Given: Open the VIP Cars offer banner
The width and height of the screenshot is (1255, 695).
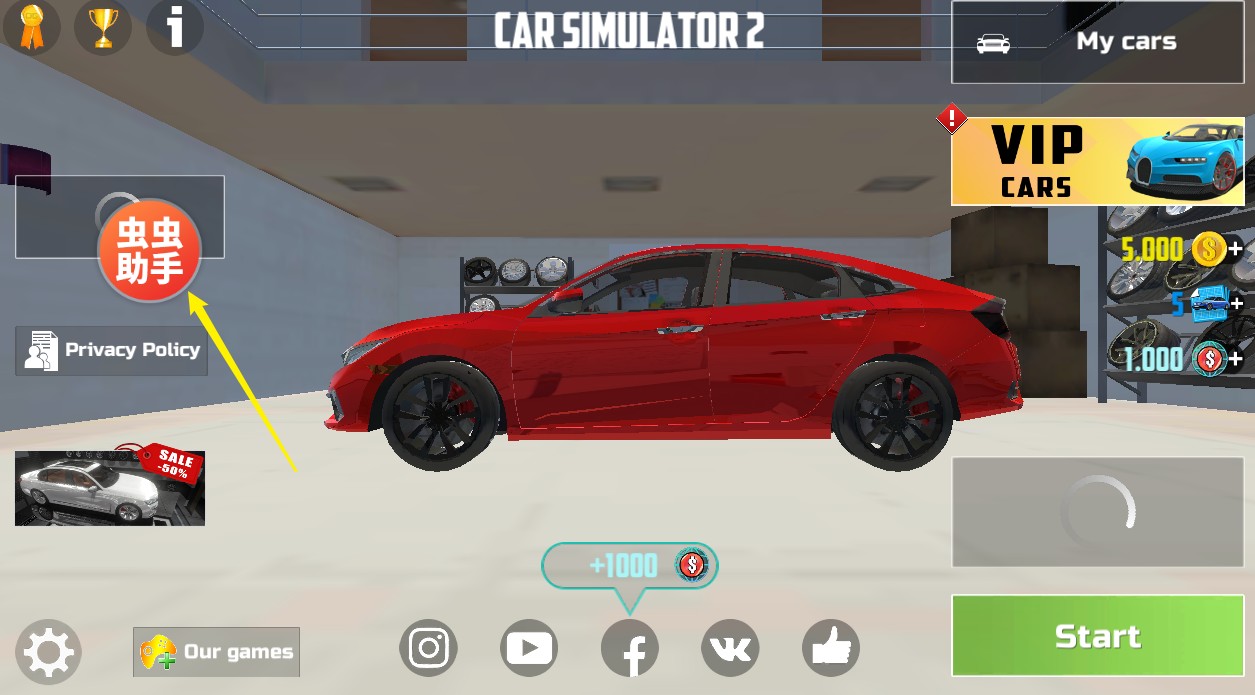Looking at the screenshot, I should pyautogui.click(x=1097, y=161).
